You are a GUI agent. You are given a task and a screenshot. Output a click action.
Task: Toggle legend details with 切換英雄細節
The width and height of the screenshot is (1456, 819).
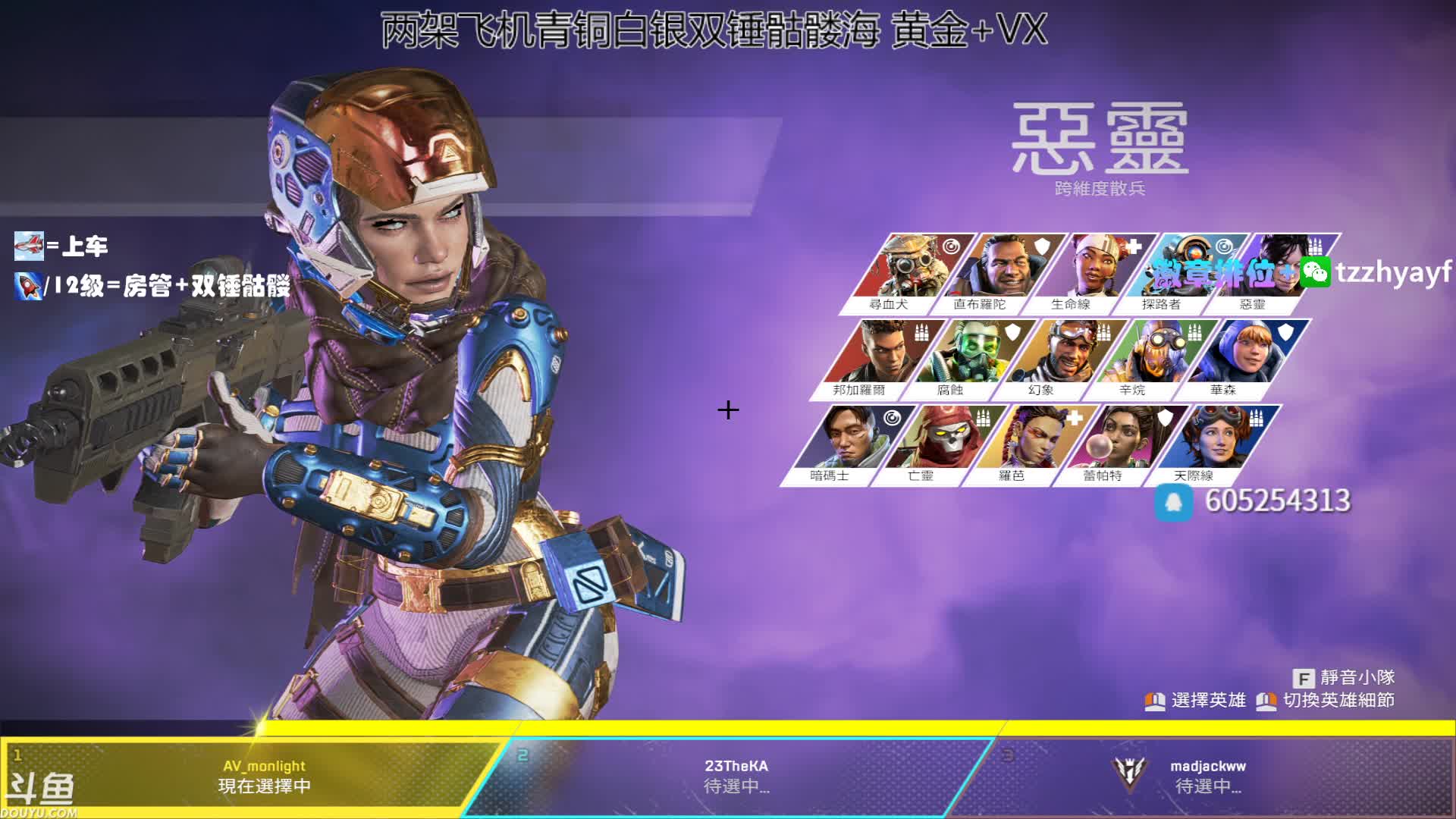click(x=1326, y=701)
